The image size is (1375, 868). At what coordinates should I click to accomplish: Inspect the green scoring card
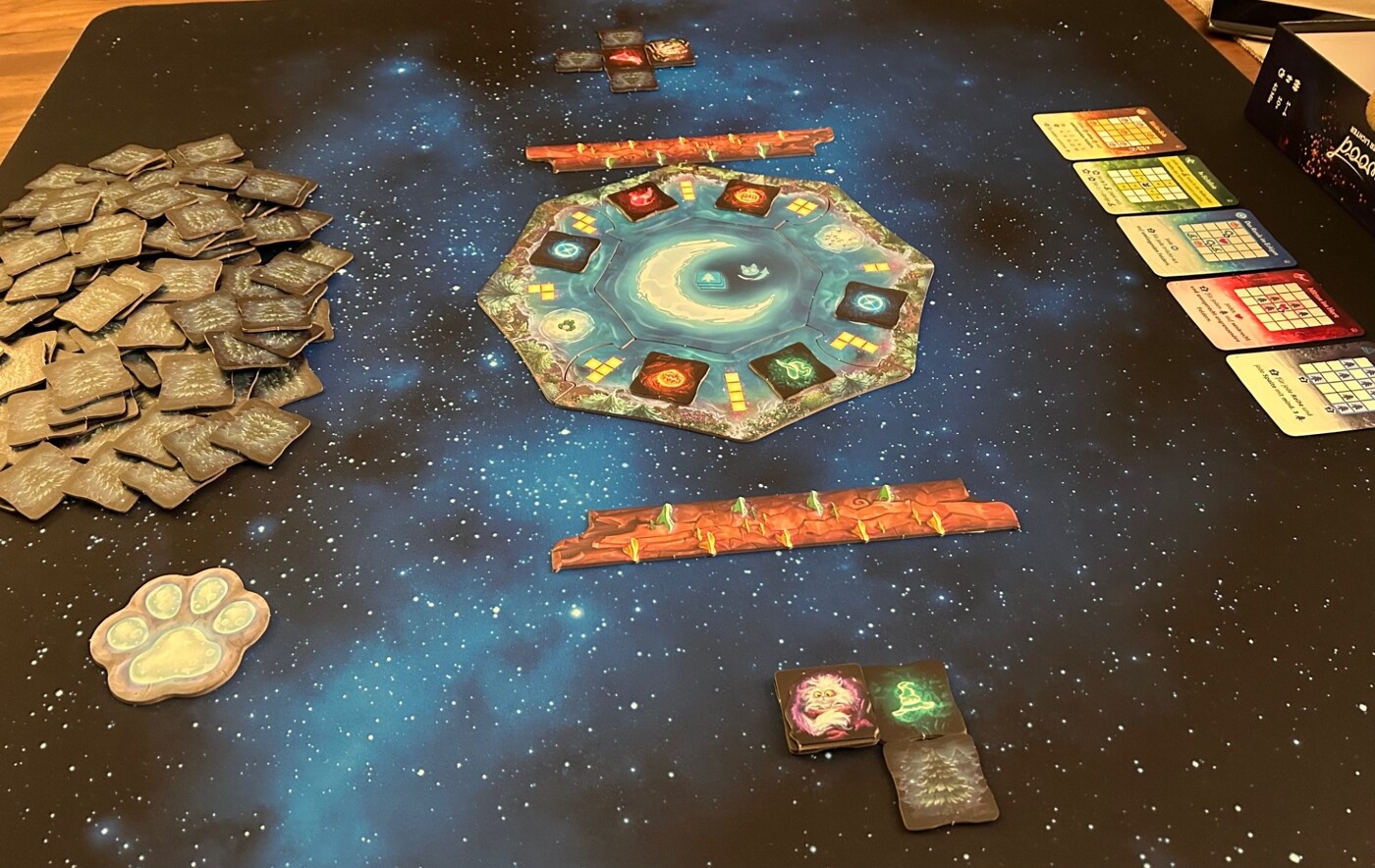click(1153, 183)
